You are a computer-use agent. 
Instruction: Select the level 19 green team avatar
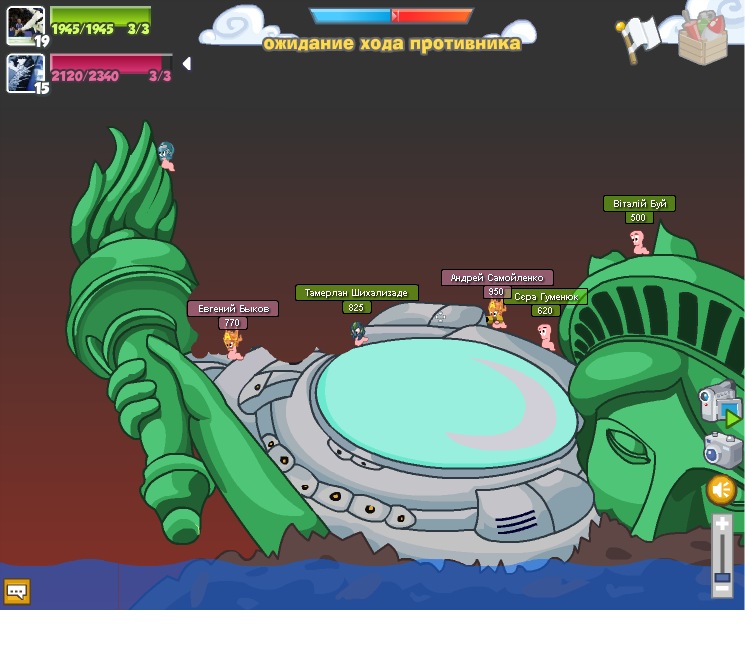(x=24, y=25)
